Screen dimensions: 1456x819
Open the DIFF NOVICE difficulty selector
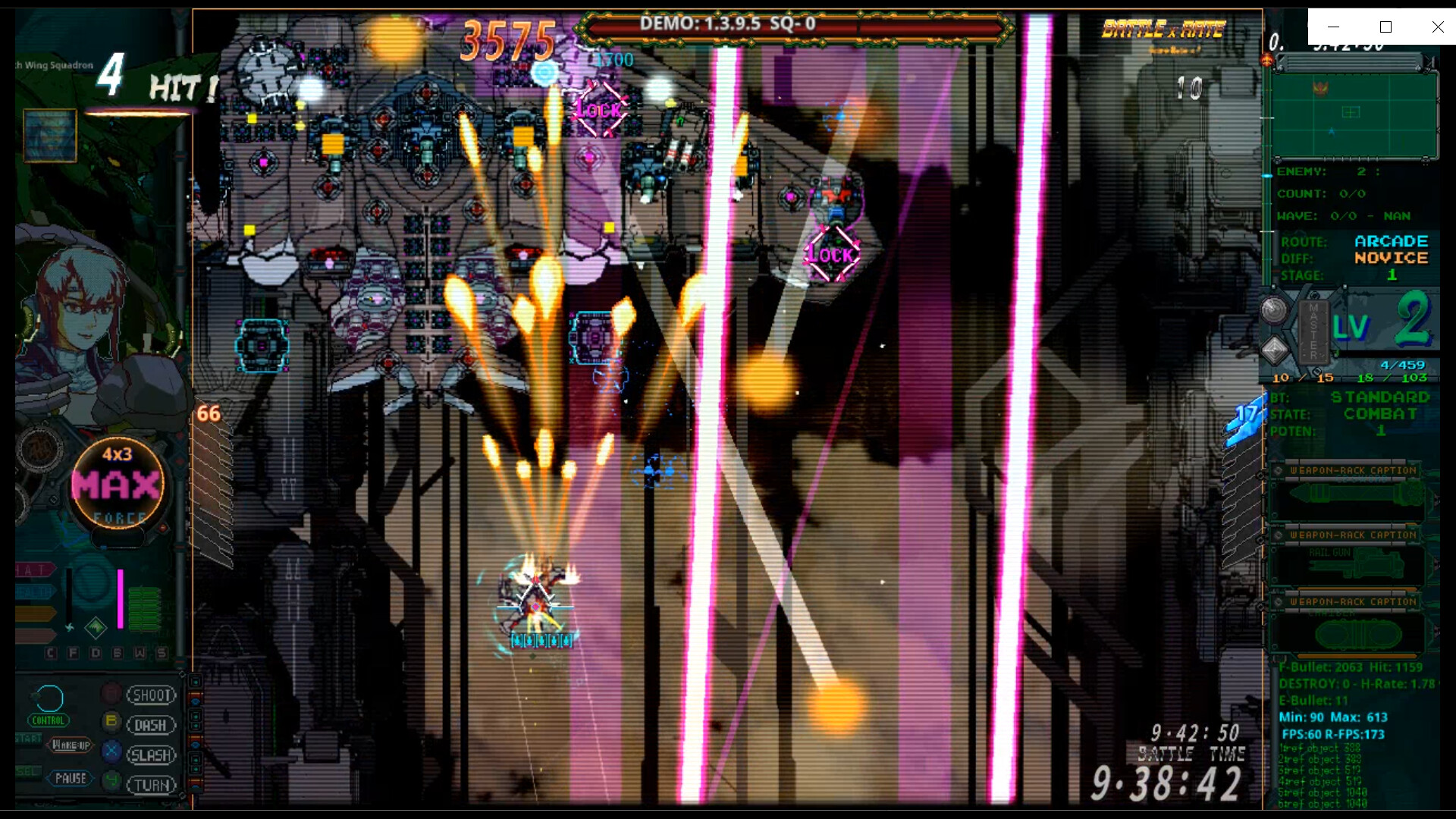(1392, 258)
